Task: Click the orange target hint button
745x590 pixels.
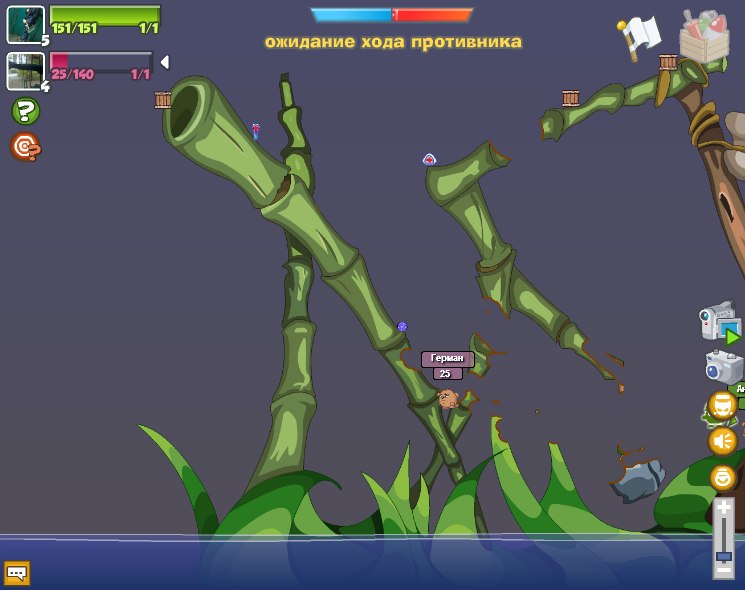Action: tap(25, 147)
